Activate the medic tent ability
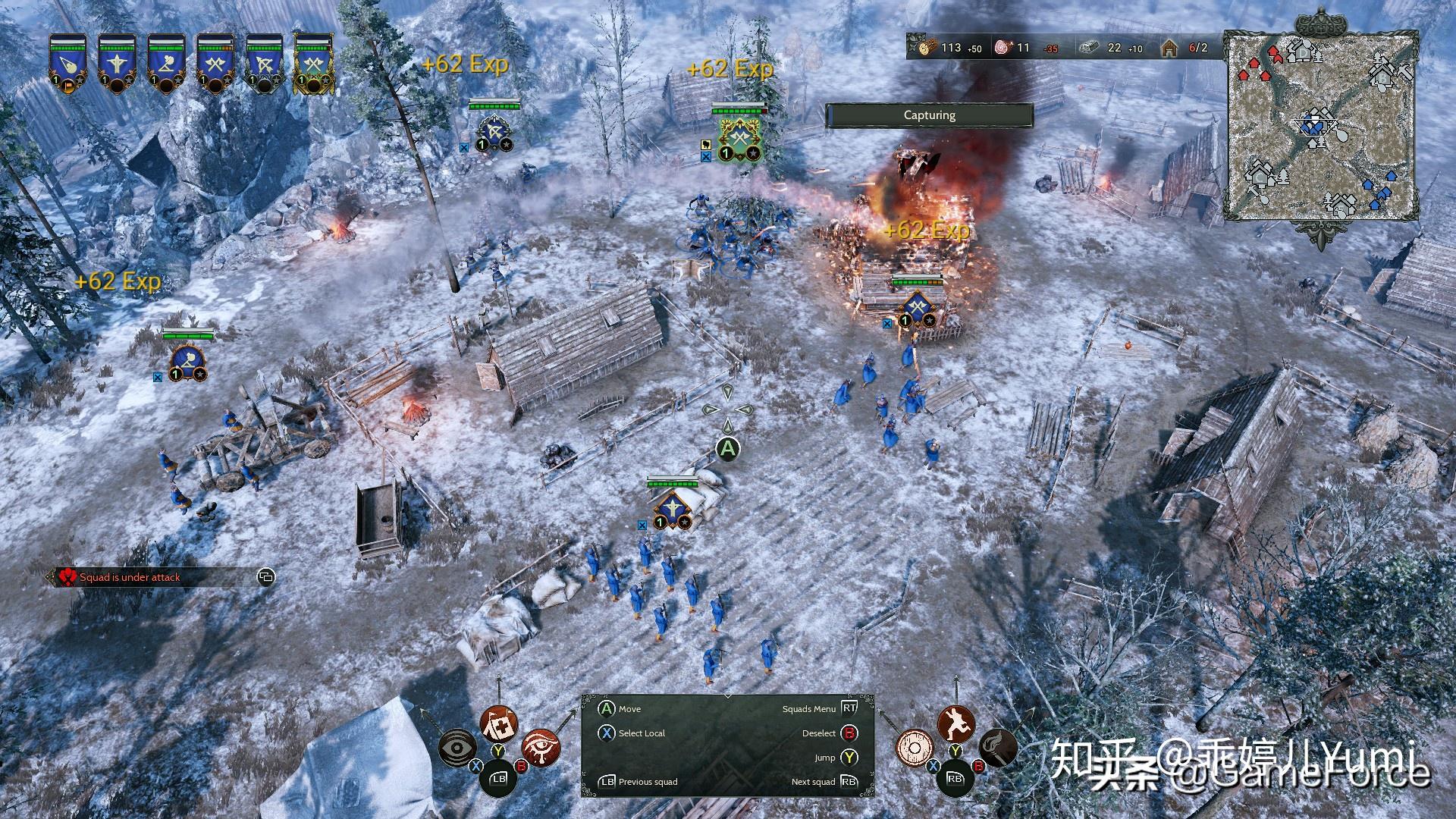The image size is (1456, 819). point(499,725)
